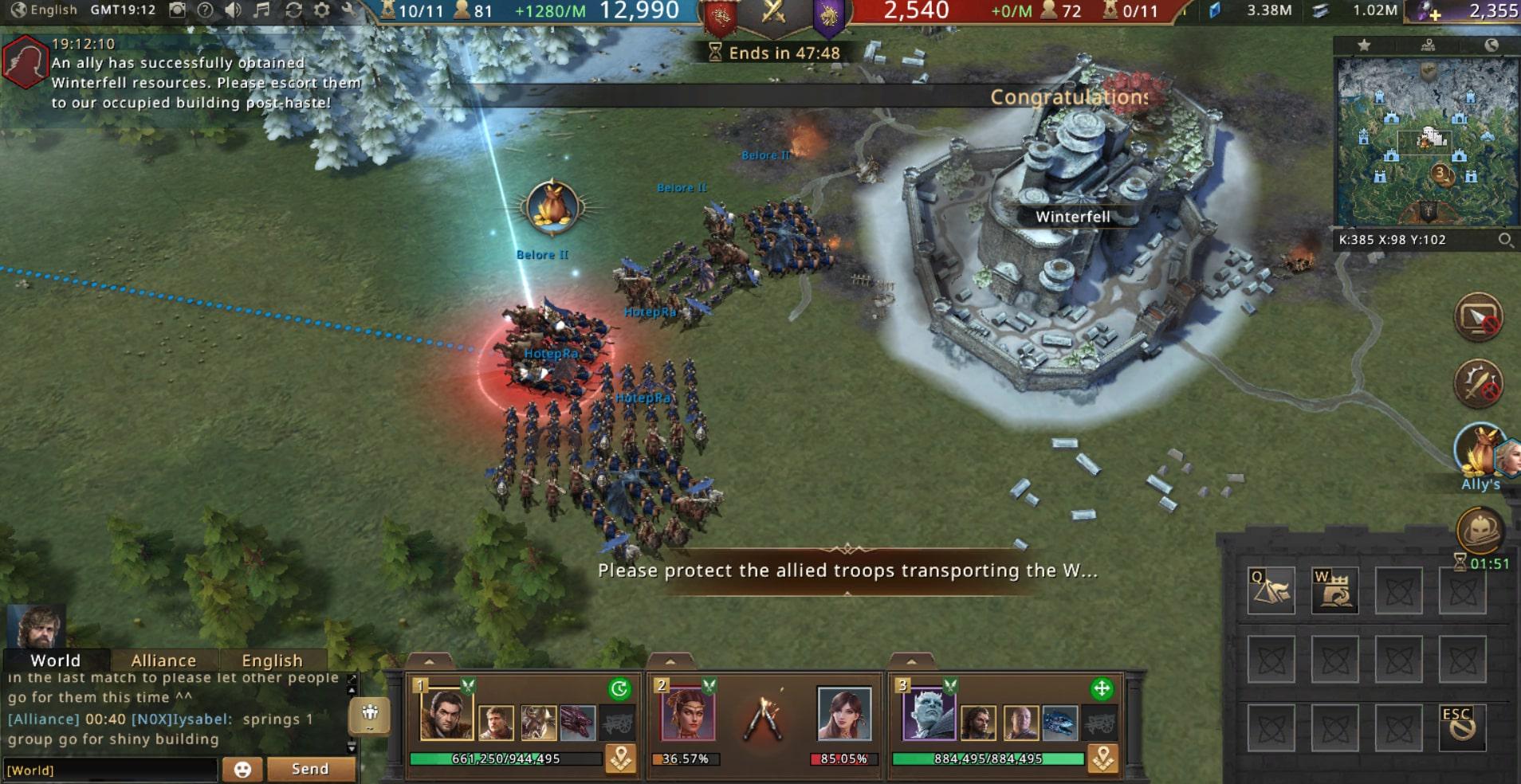Focus the World chat input field
1521x784 pixels.
(110, 770)
